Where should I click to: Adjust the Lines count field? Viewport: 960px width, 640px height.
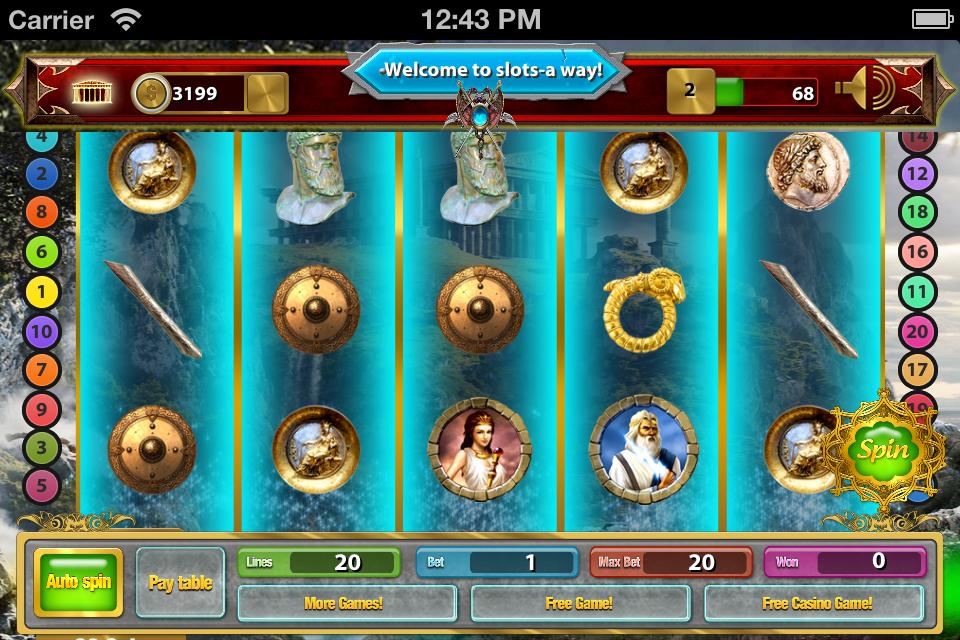[x=319, y=562]
